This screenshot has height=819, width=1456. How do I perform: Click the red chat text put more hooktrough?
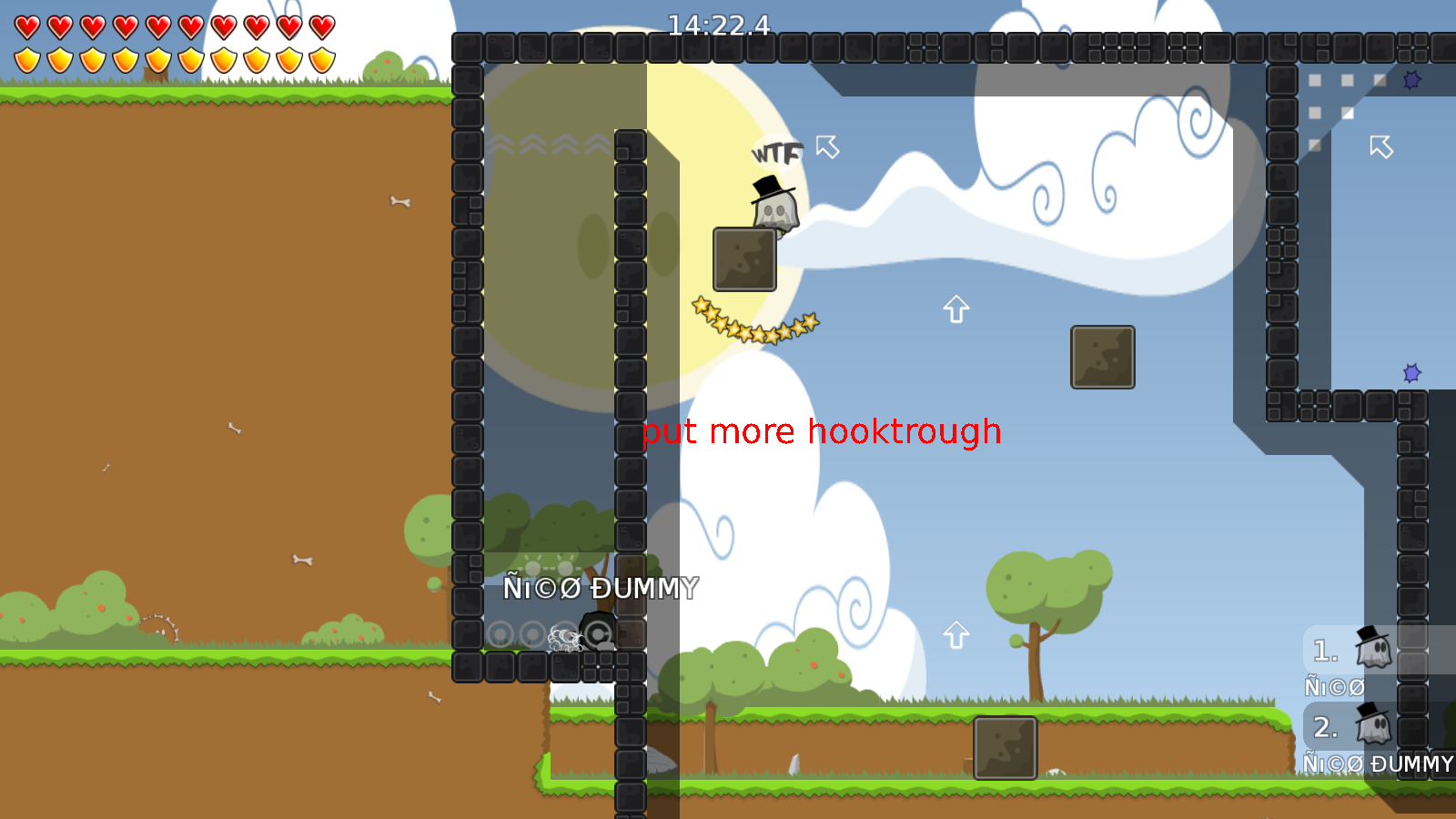click(x=821, y=431)
